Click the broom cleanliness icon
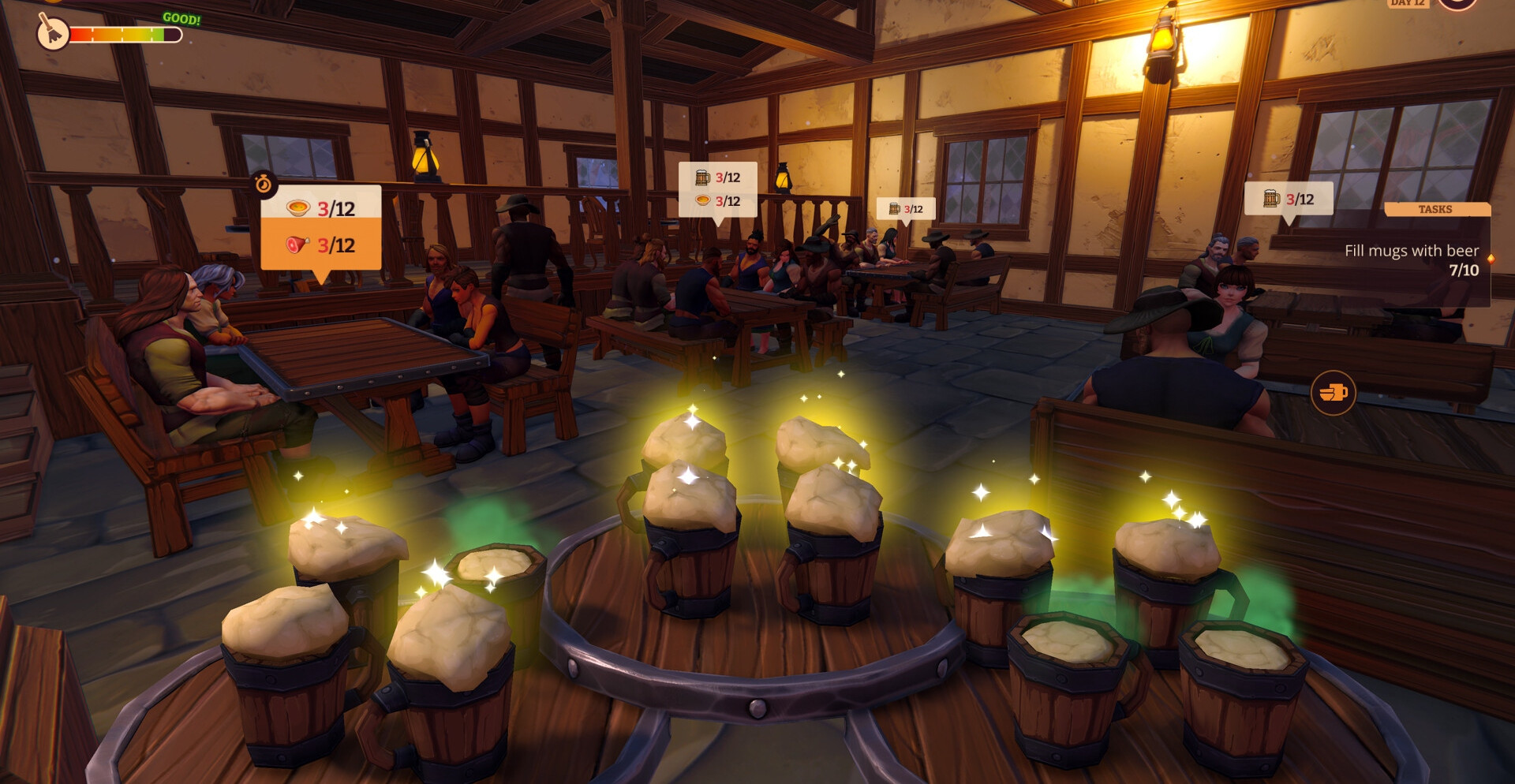 pos(53,32)
